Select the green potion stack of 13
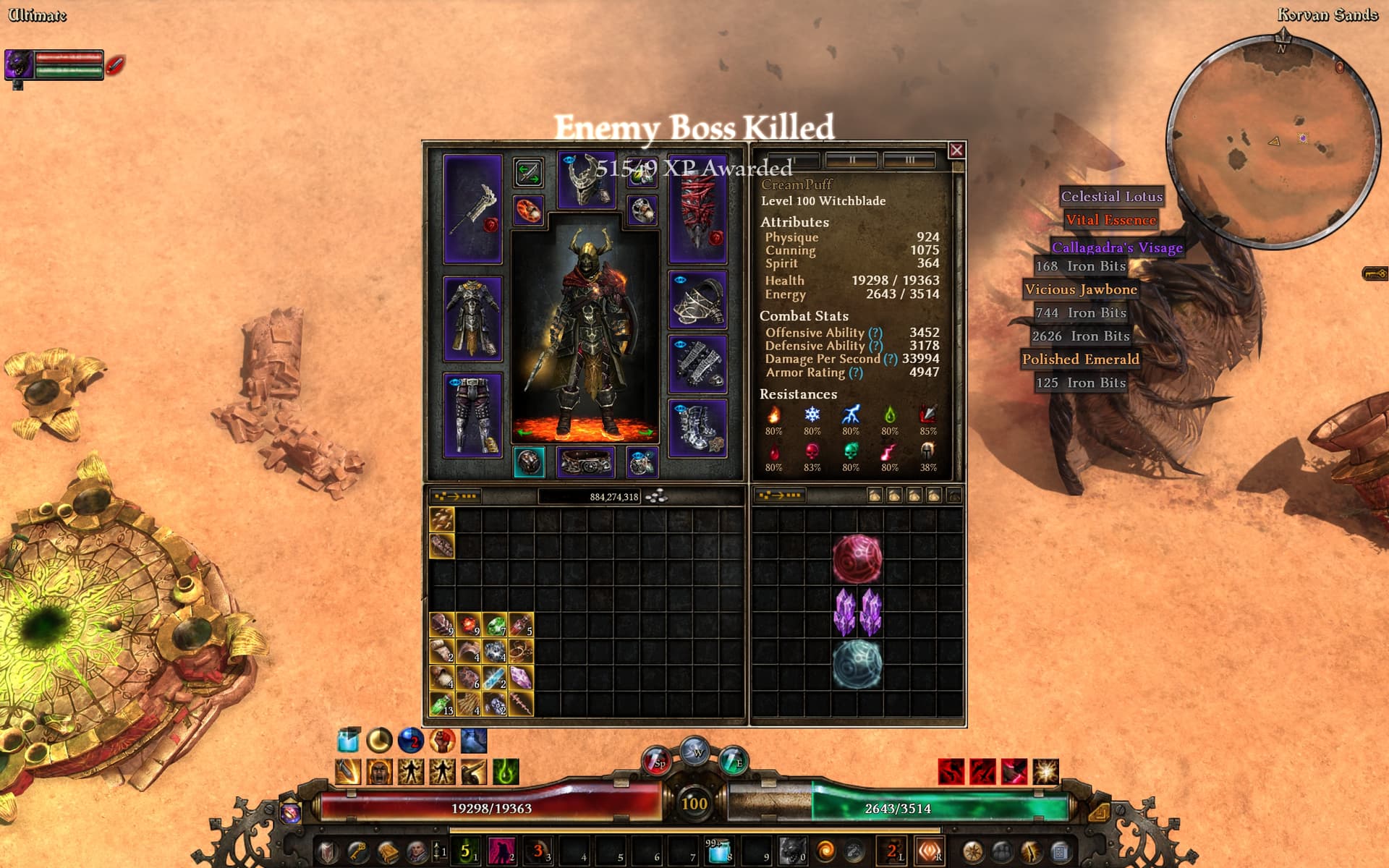This screenshot has width=1389, height=868. [442, 704]
